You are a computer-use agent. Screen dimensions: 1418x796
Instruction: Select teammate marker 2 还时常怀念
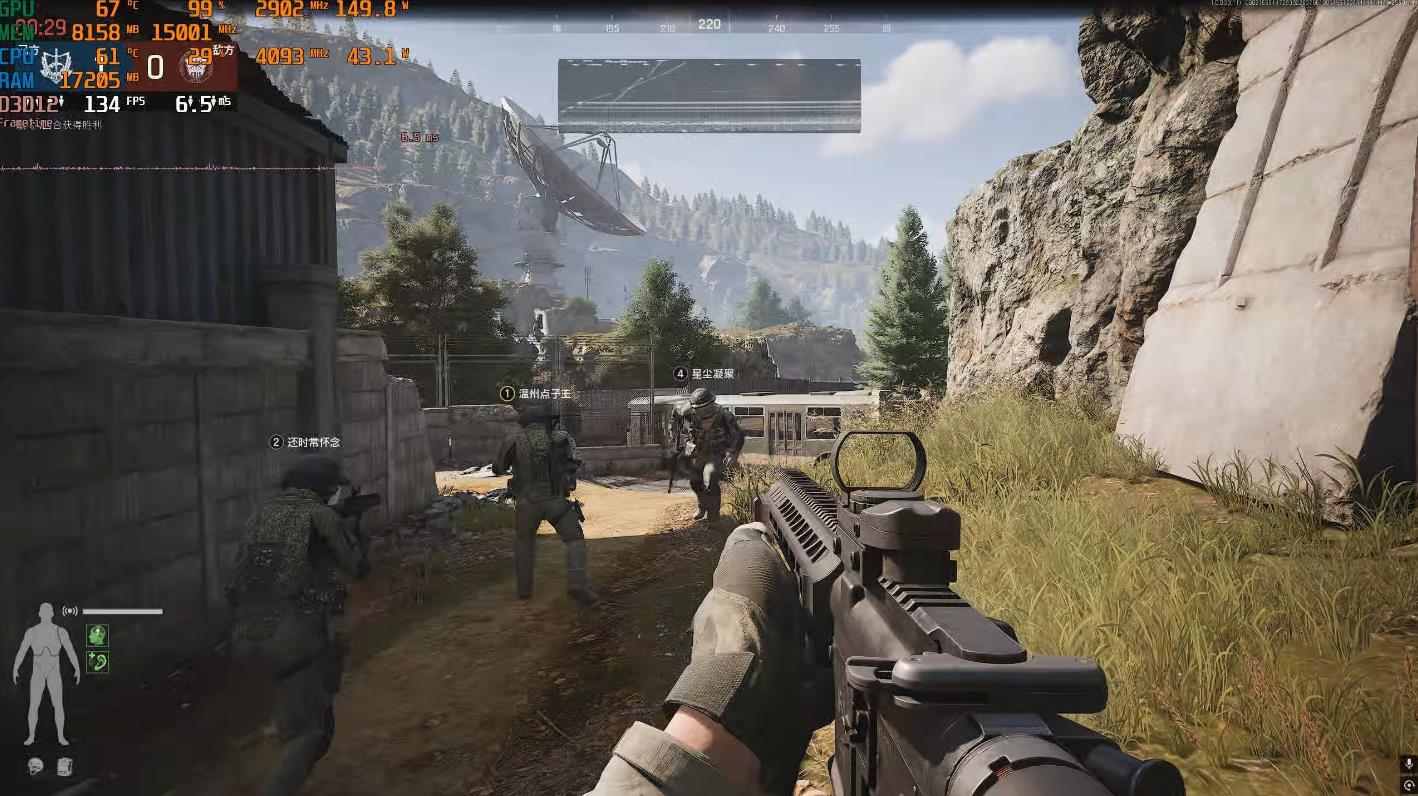point(306,442)
